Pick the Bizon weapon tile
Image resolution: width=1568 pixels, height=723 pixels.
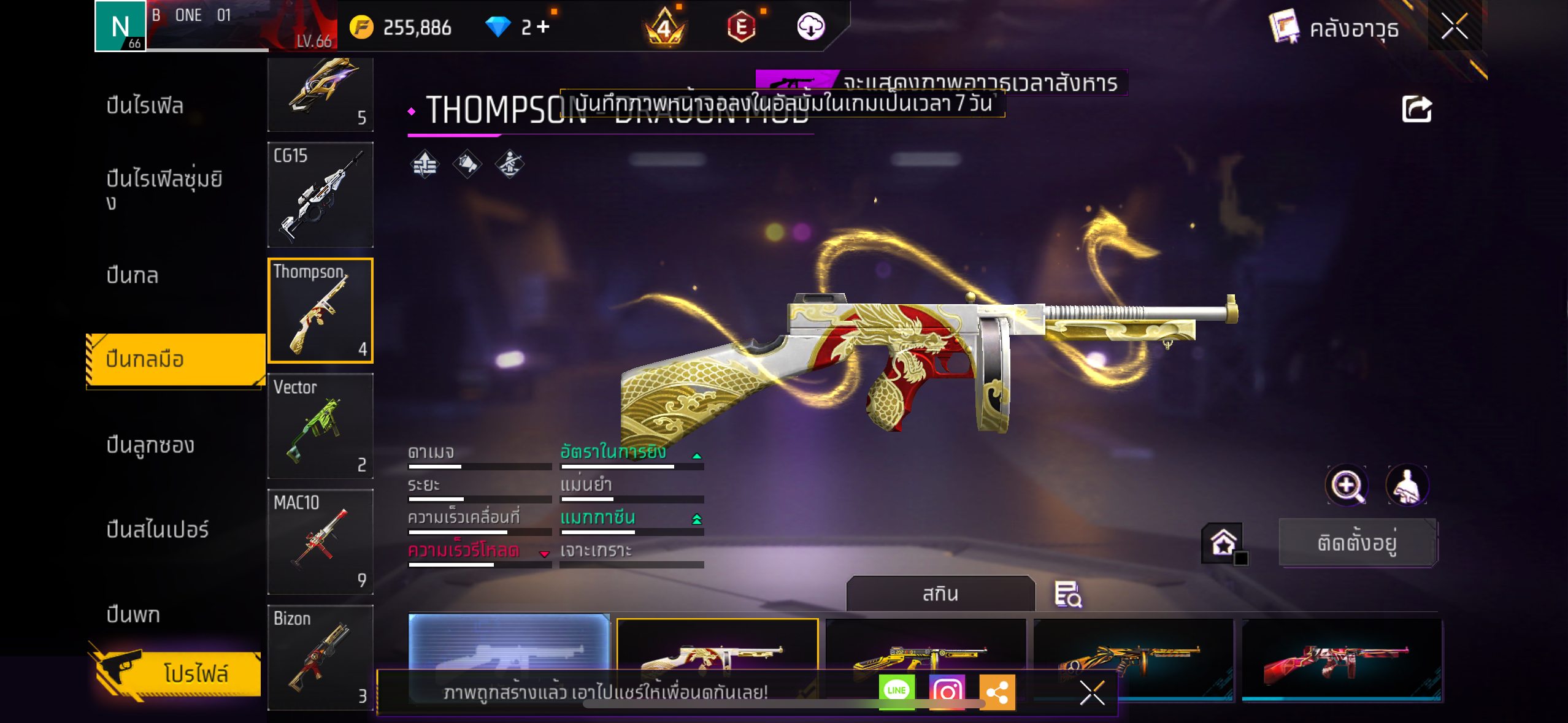(320, 657)
